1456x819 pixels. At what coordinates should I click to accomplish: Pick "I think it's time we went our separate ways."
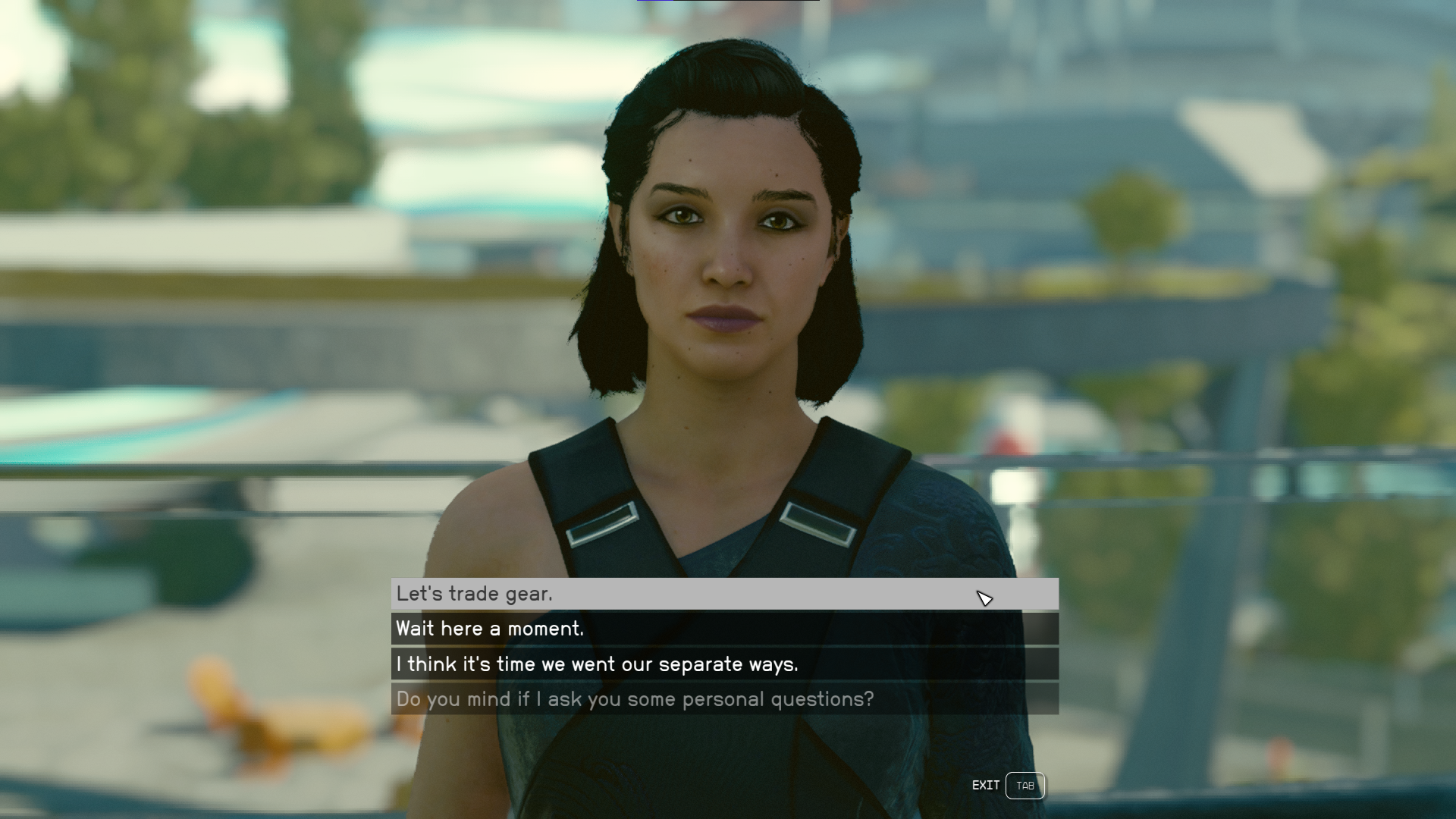pyautogui.click(x=723, y=664)
